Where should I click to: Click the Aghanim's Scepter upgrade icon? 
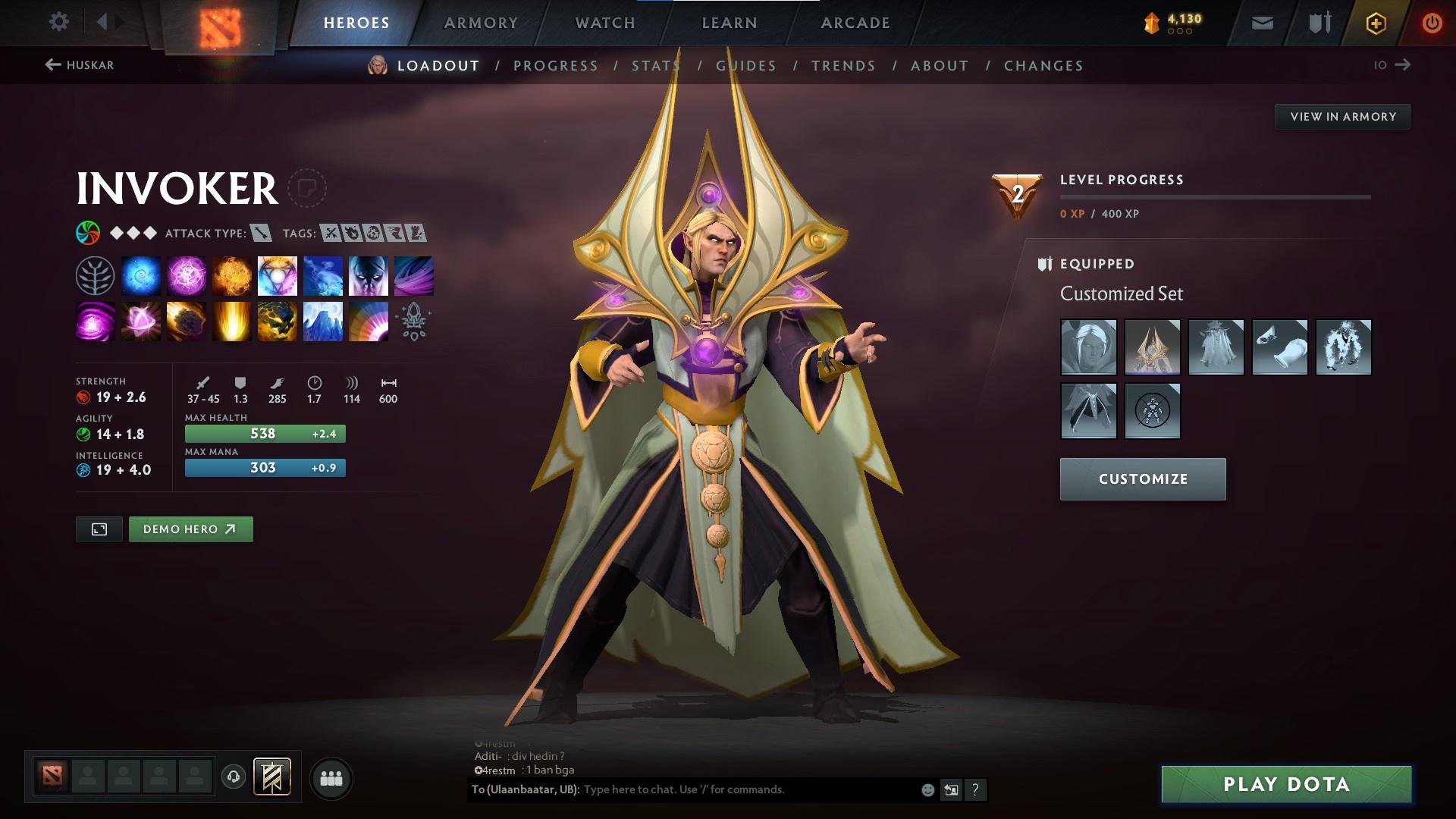[414, 321]
